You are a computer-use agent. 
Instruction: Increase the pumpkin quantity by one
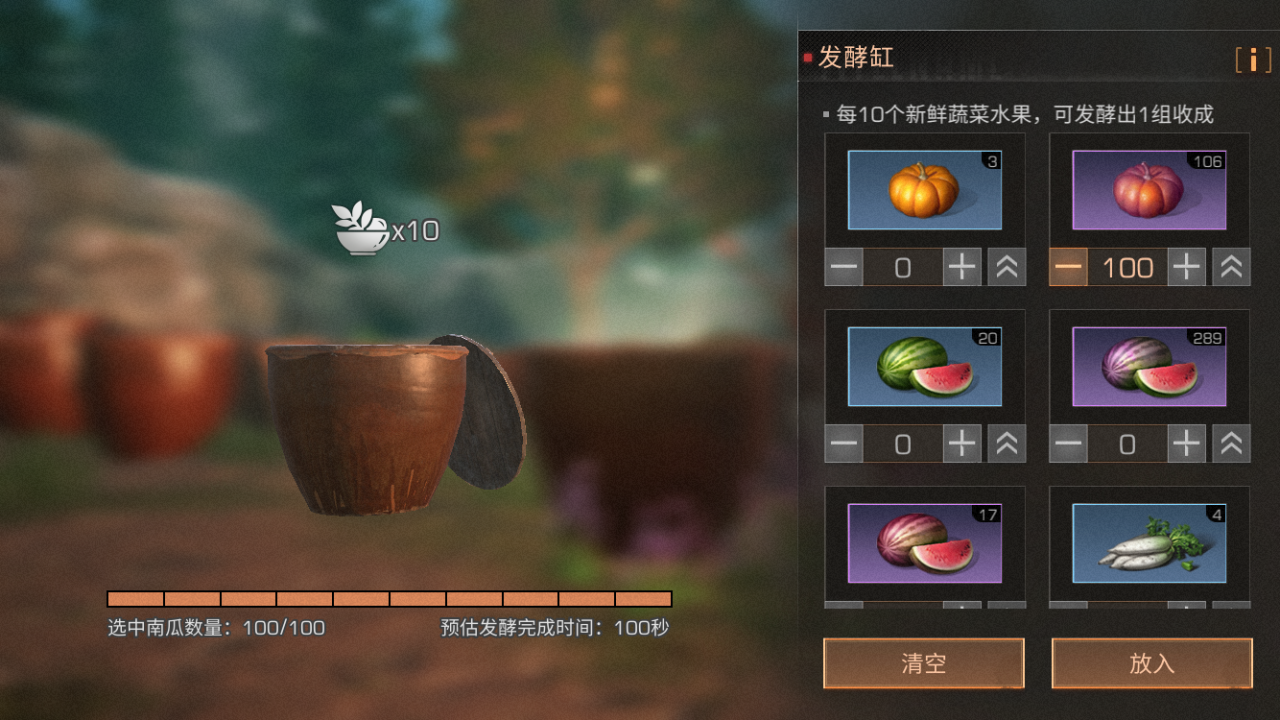click(x=962, y=266)
